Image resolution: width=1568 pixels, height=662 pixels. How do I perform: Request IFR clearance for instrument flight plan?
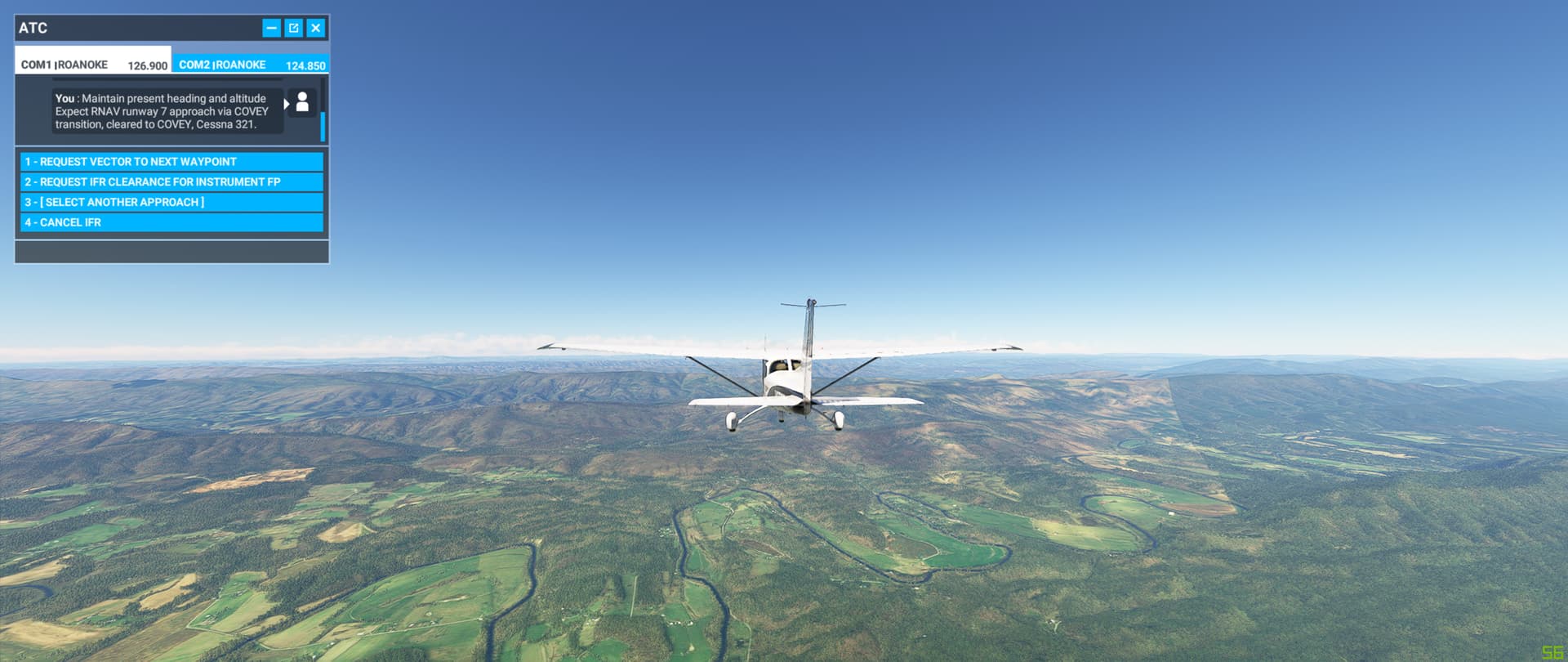click(170, 181)
